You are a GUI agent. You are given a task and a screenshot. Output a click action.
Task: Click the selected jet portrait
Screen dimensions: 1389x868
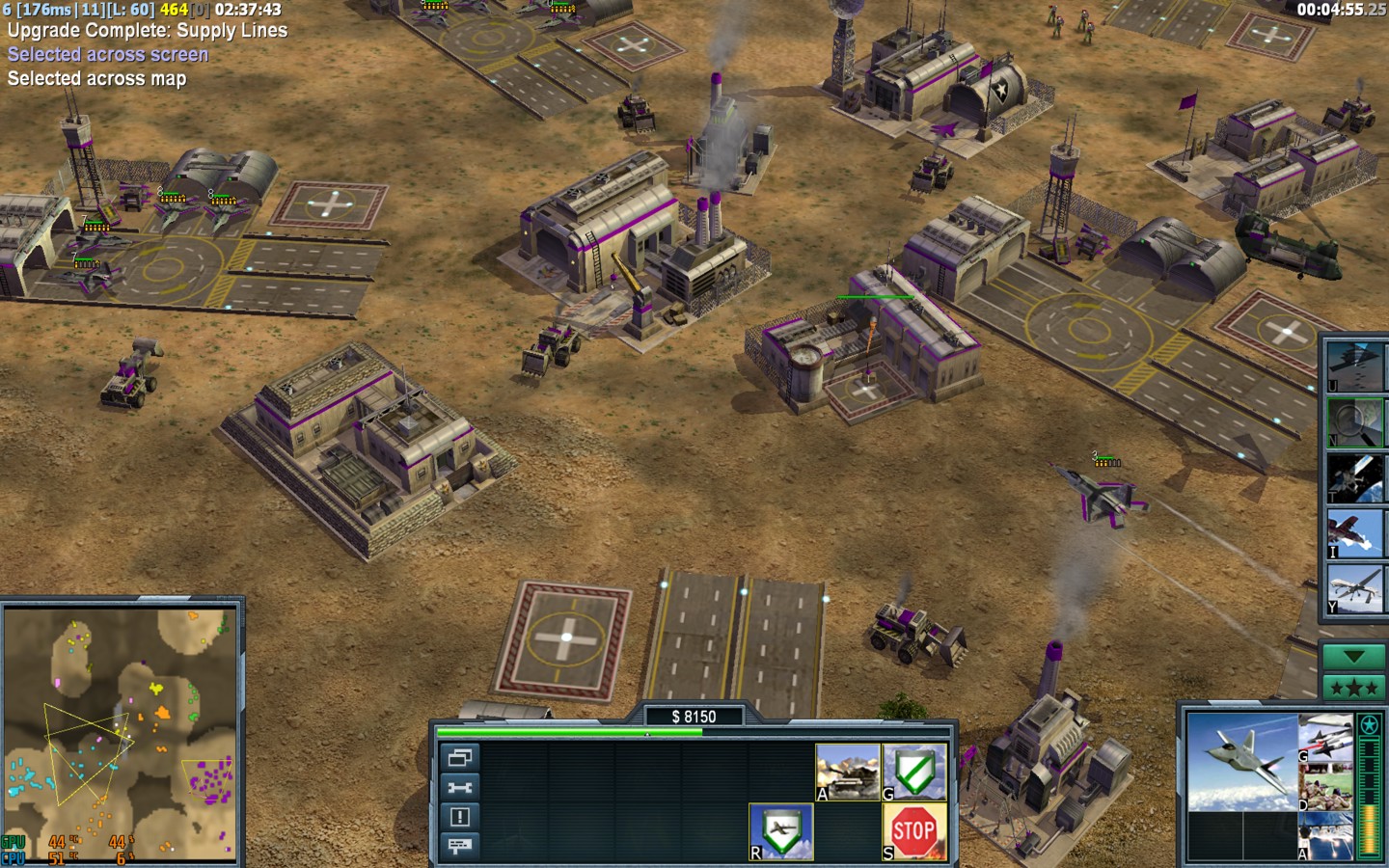pos(1242,762)
